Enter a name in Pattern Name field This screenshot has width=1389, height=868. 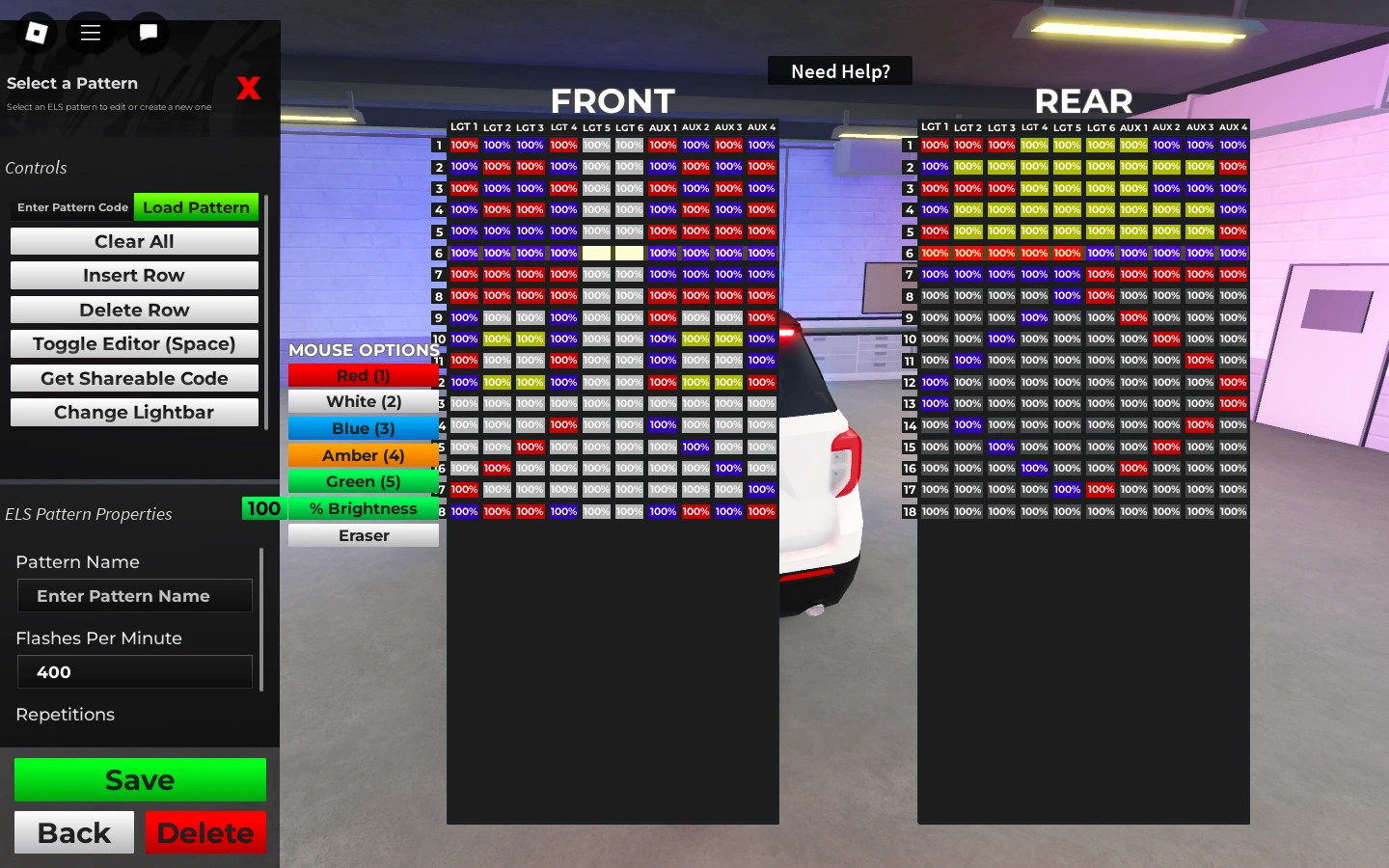pos(134,596)
